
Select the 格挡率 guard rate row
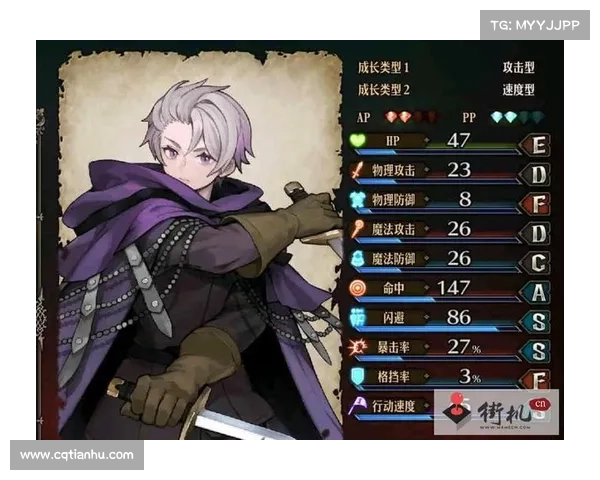pyautogui.click(x=450, y=377)
